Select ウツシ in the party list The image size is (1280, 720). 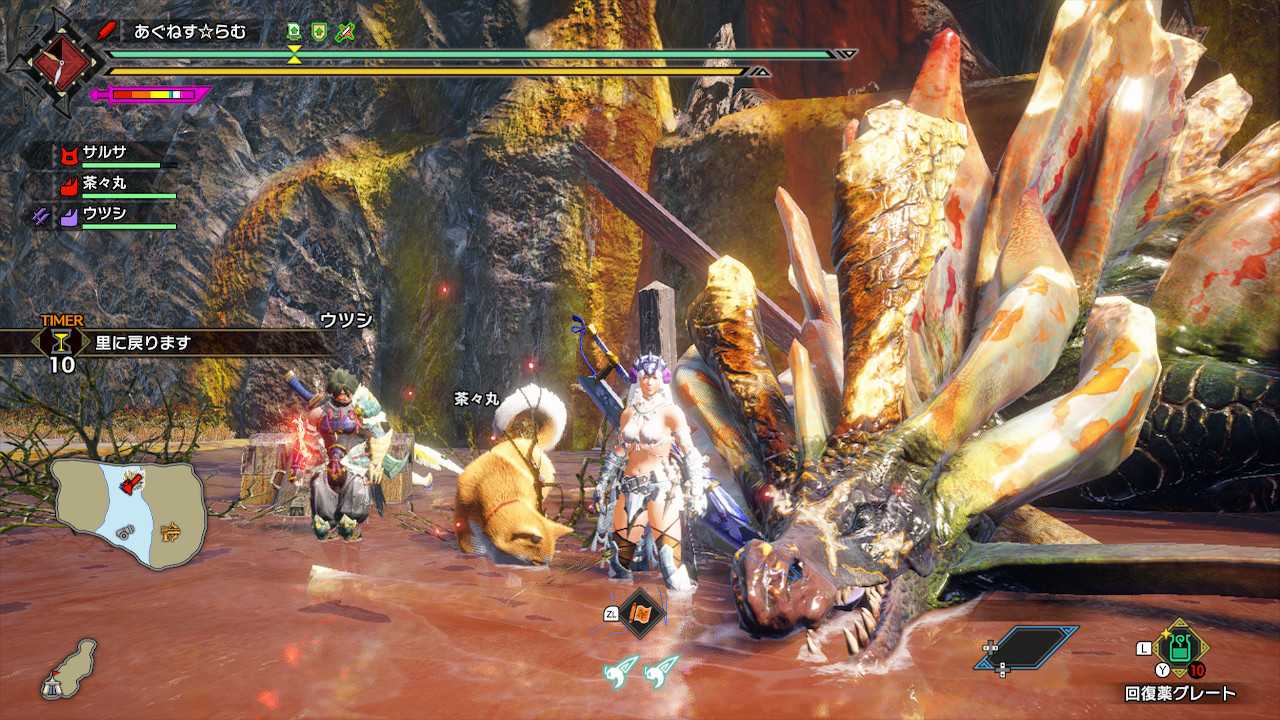[105, 214]
